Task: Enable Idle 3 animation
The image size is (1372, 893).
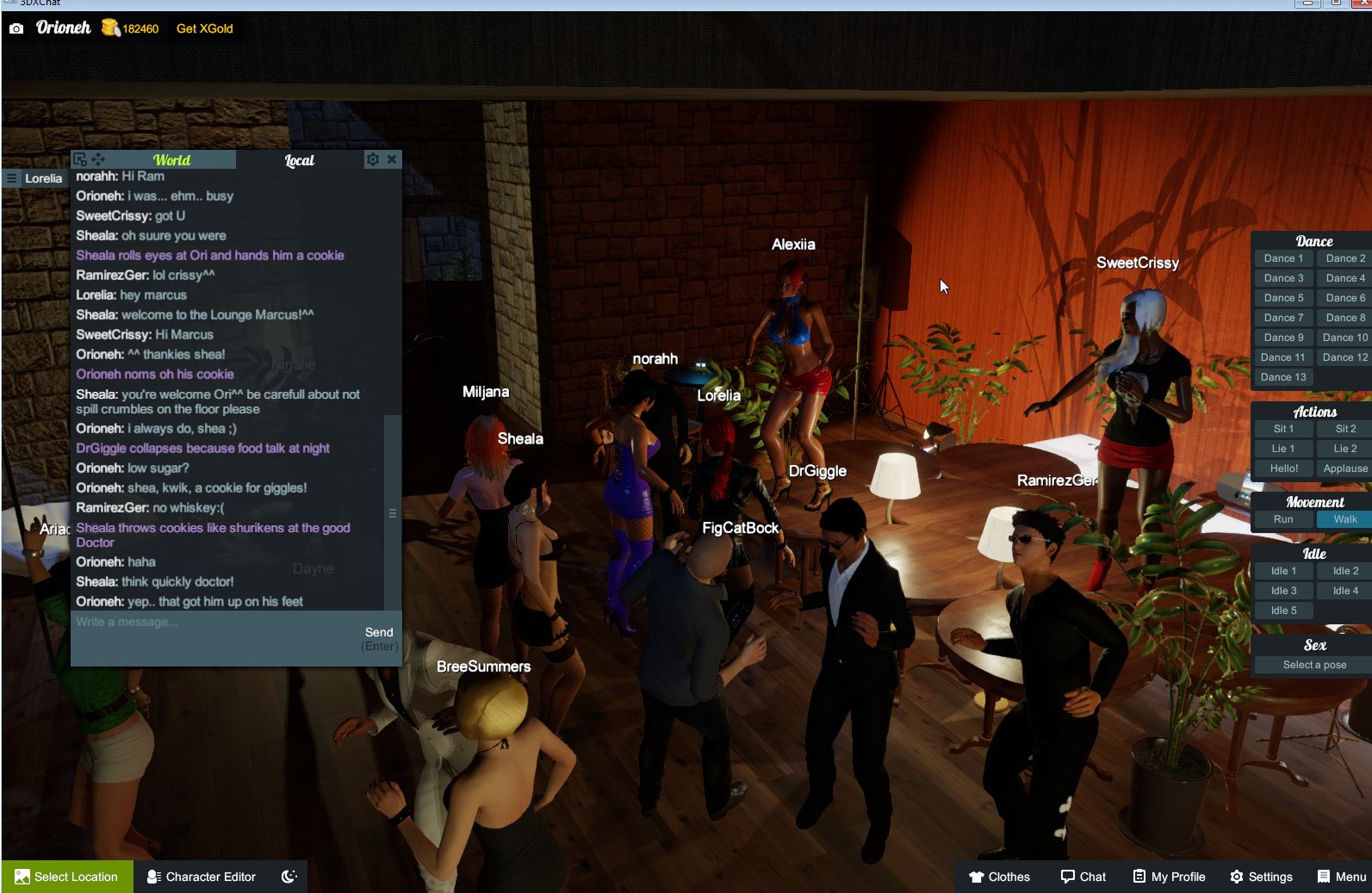Action: 1282,590
